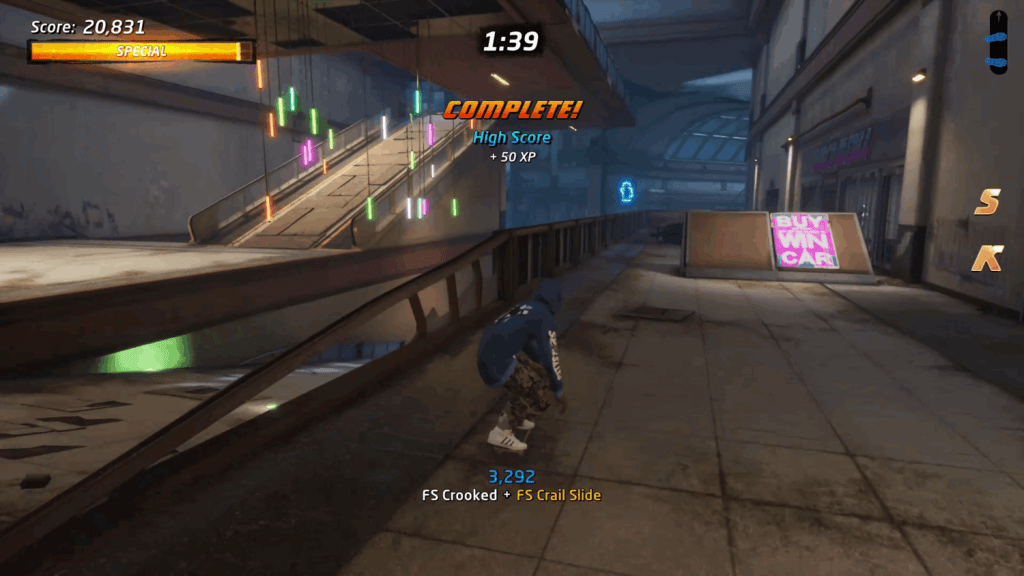Select the collected letter K icon
1024x576 pixels.
(987, 258)
